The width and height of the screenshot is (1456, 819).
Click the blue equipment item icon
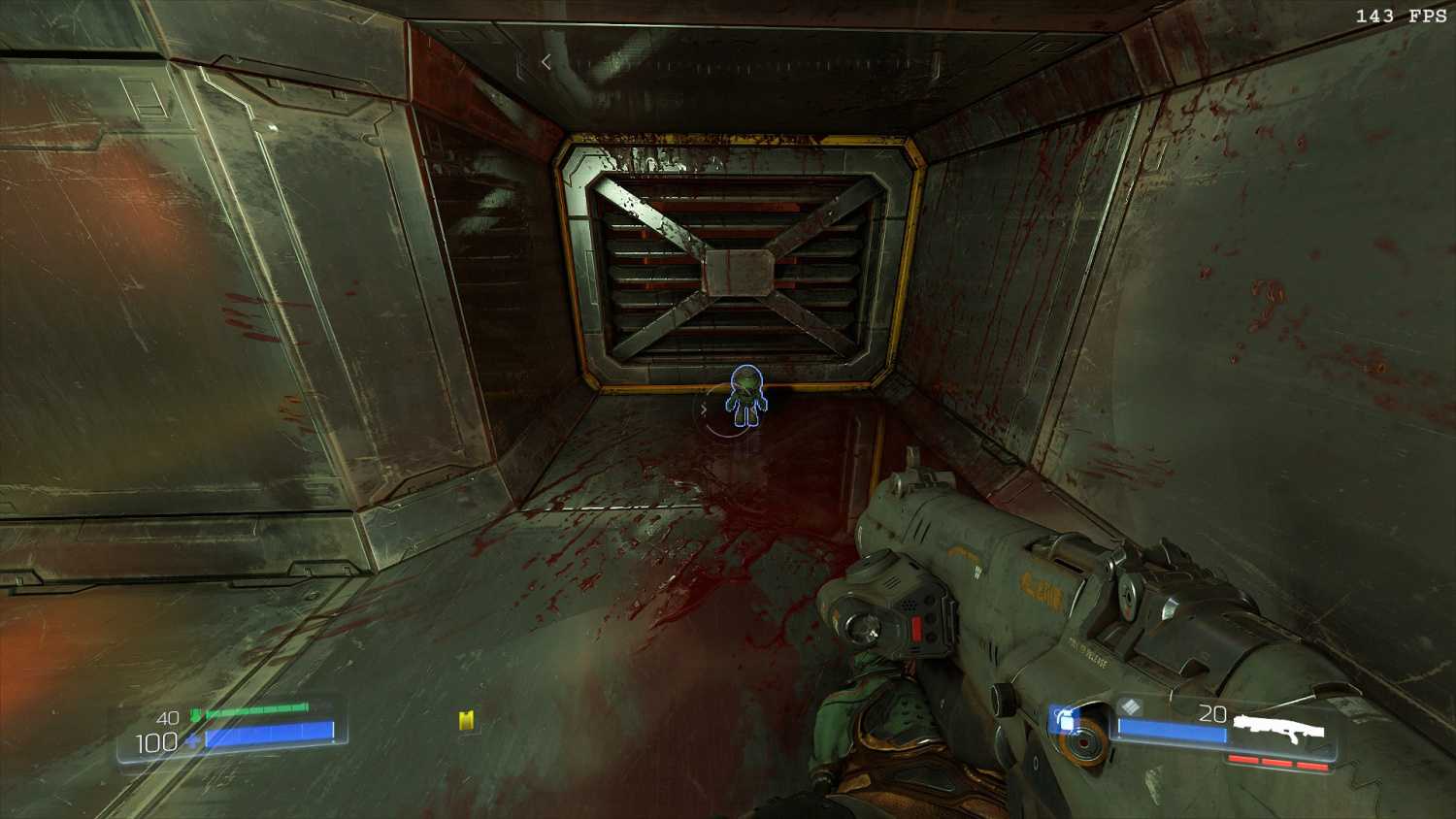coord(1066,720)
